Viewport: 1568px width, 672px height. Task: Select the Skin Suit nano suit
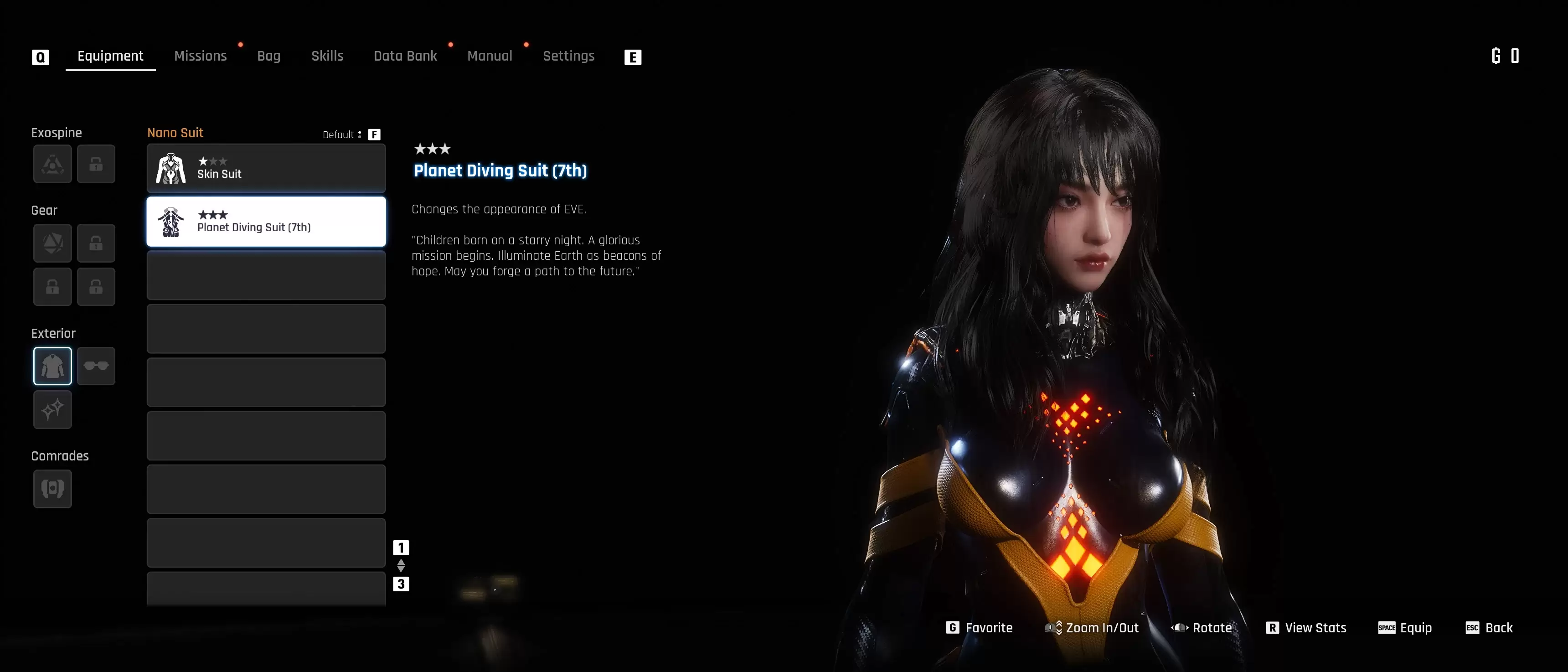point(266,169)
